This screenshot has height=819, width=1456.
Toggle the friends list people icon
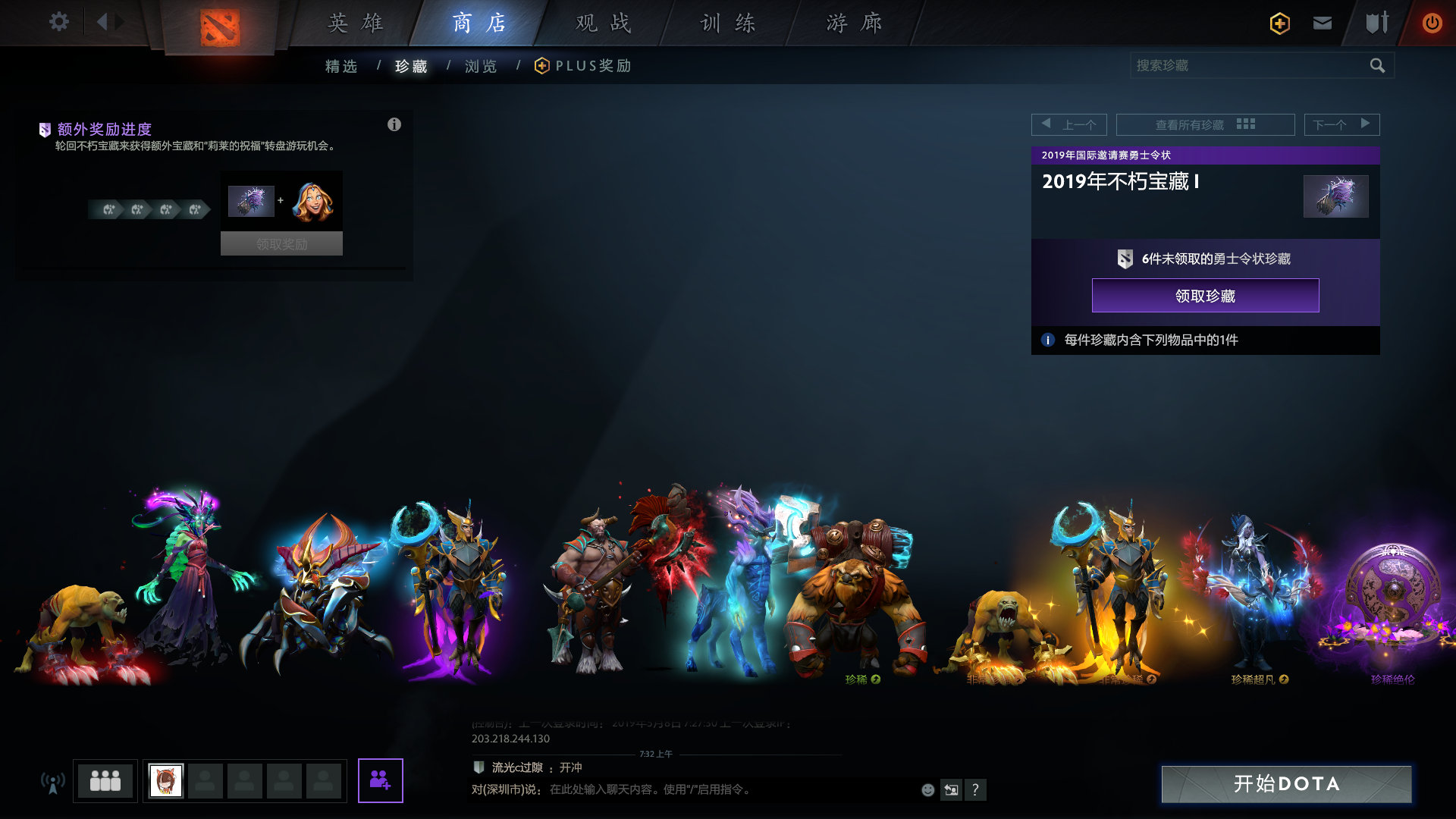click(x=105, y=780)
